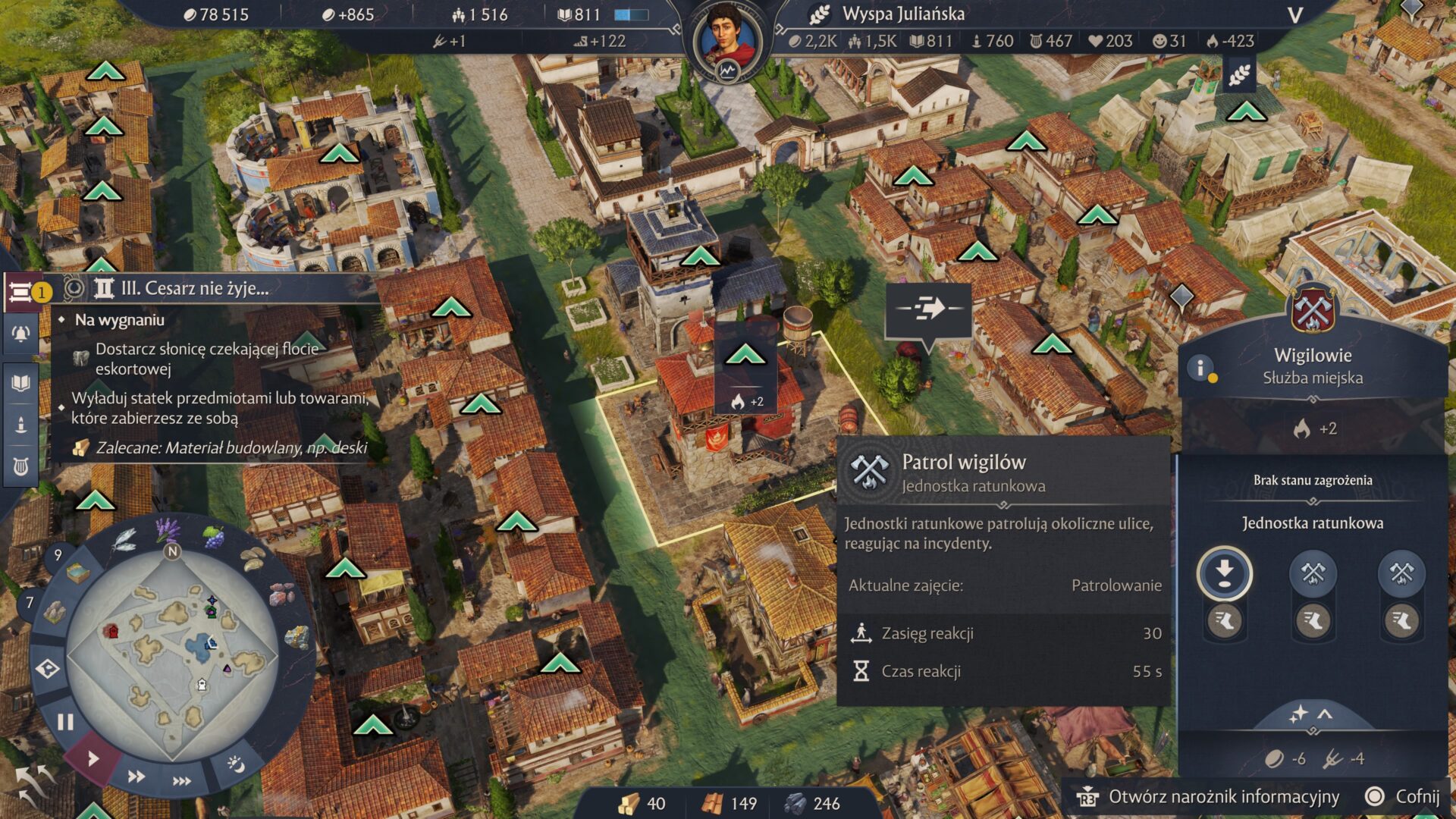Open the open book tab
The image size is (1456, 819).
coord(20,382)
